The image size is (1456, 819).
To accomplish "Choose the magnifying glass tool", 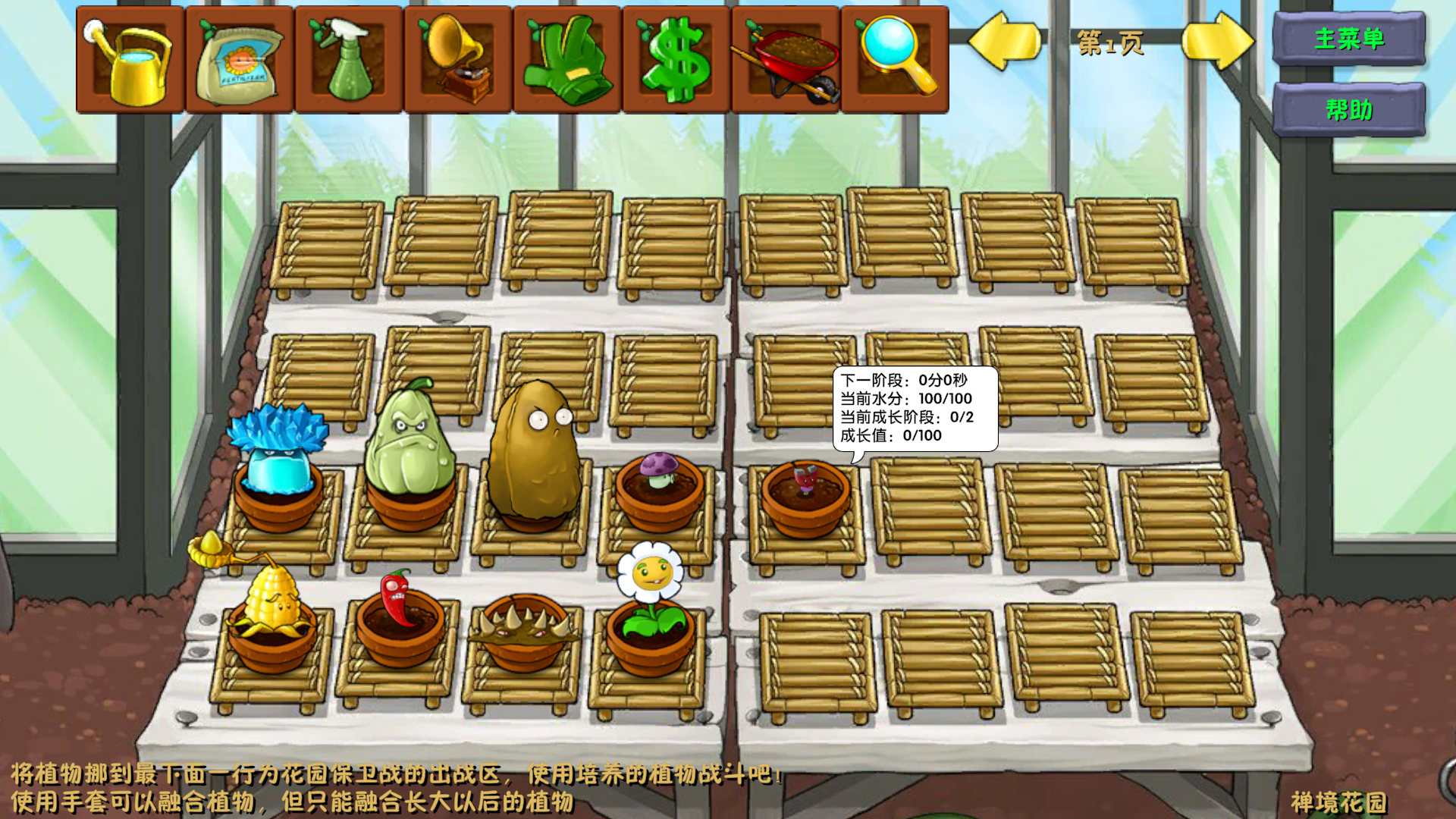I will [895, 61].
